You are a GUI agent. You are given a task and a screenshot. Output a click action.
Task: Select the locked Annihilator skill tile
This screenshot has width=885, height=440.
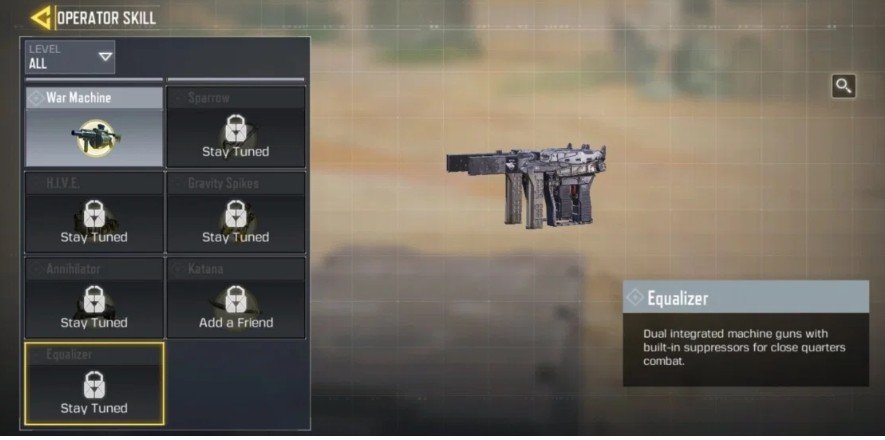point(94,297)
